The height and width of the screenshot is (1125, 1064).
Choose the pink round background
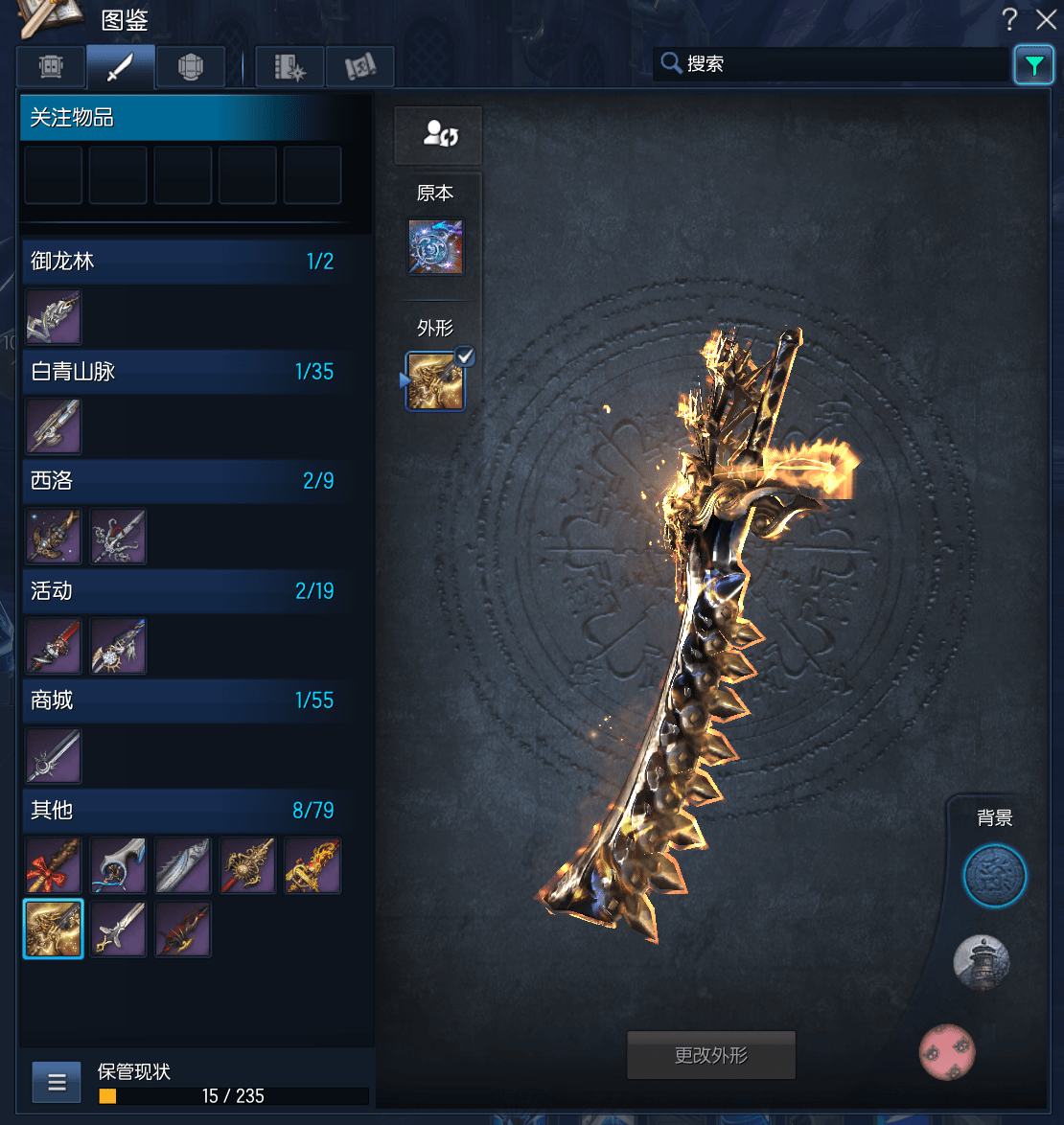pyautogui.click(x=947, y=1052)
